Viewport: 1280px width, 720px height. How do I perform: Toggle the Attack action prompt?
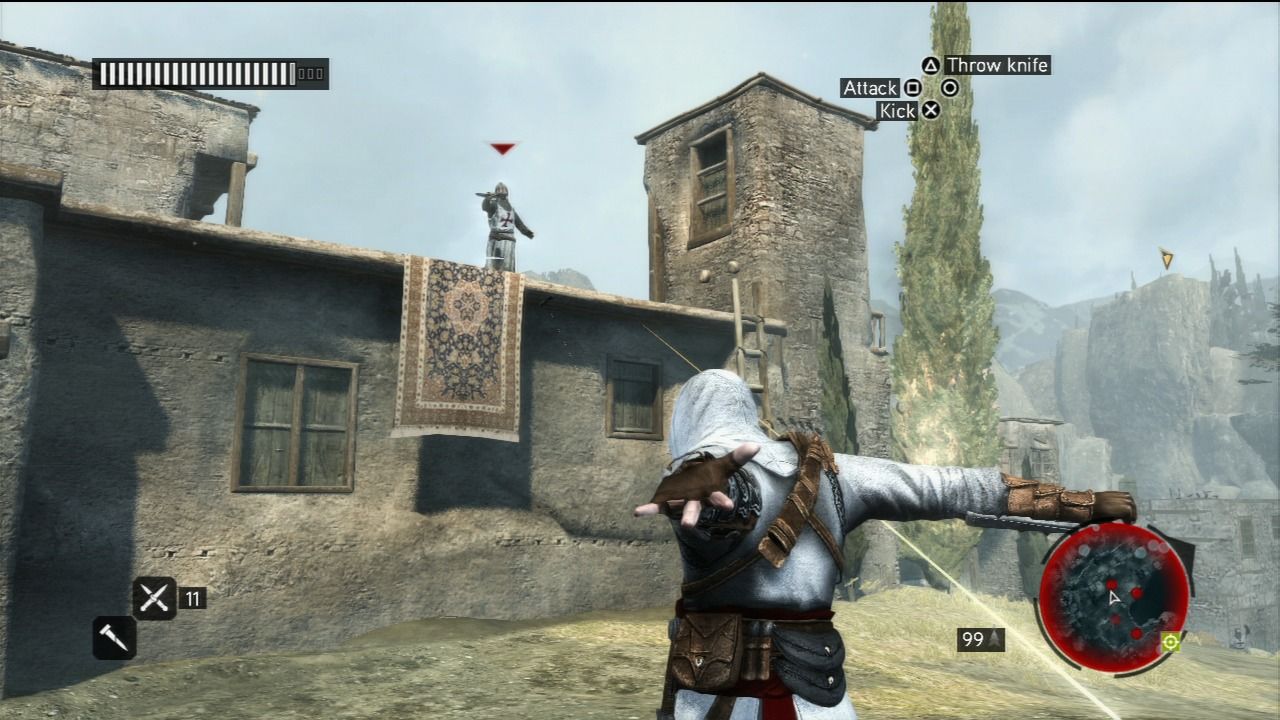[x=870, y=88]
